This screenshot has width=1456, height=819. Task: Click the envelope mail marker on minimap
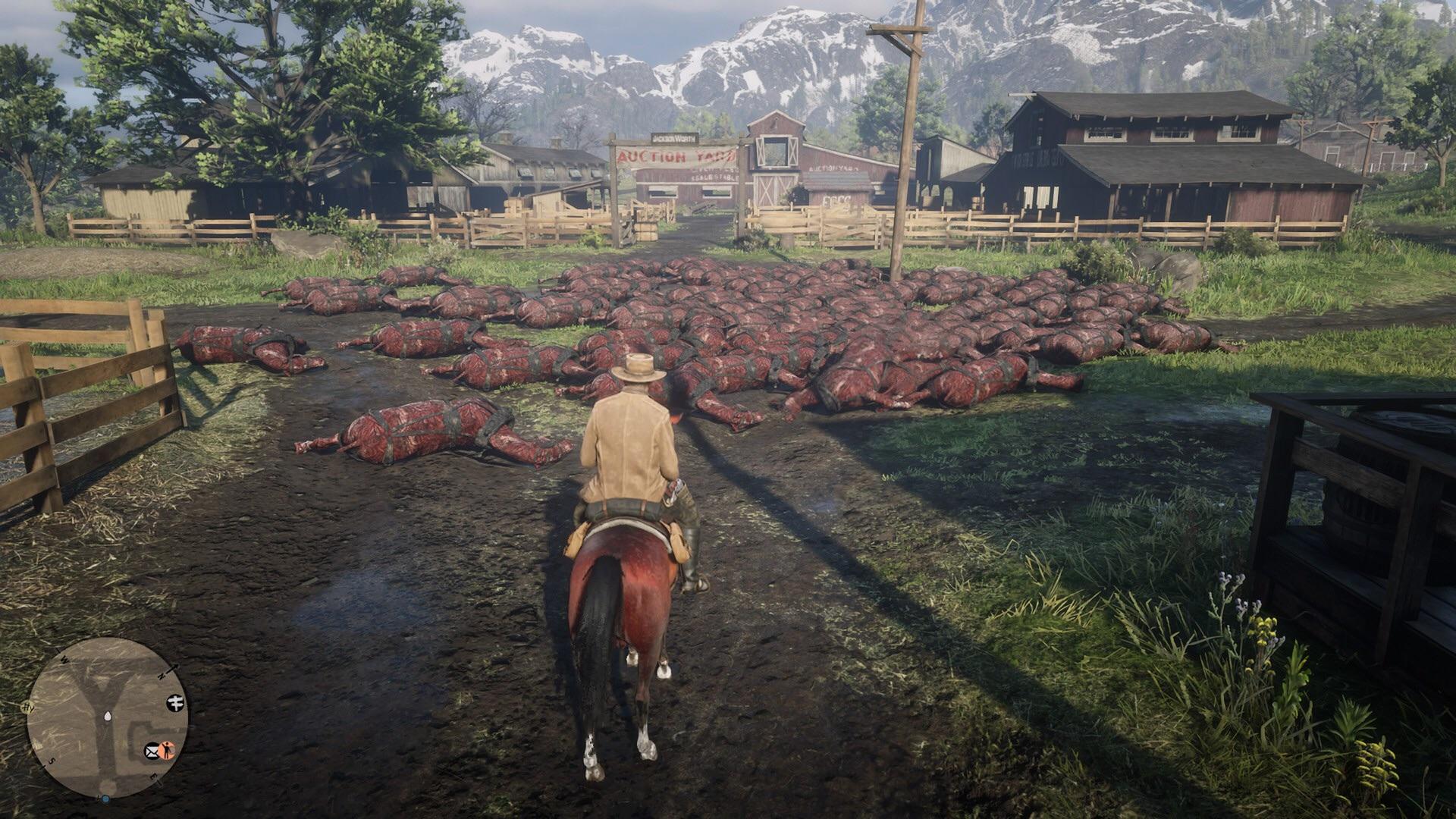(x=152, y=751)
